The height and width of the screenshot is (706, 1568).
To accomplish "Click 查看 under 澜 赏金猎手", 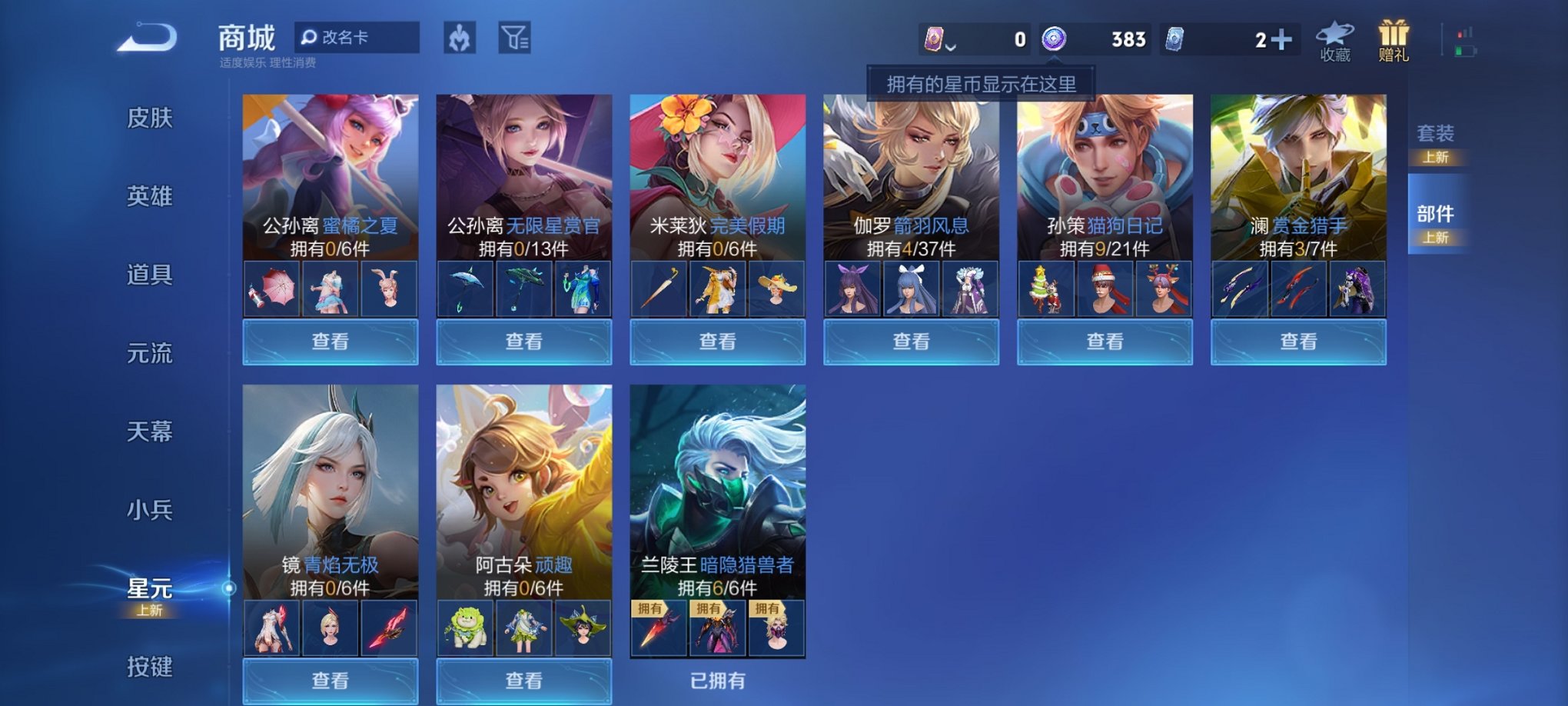I will [x=1298, y=341].
